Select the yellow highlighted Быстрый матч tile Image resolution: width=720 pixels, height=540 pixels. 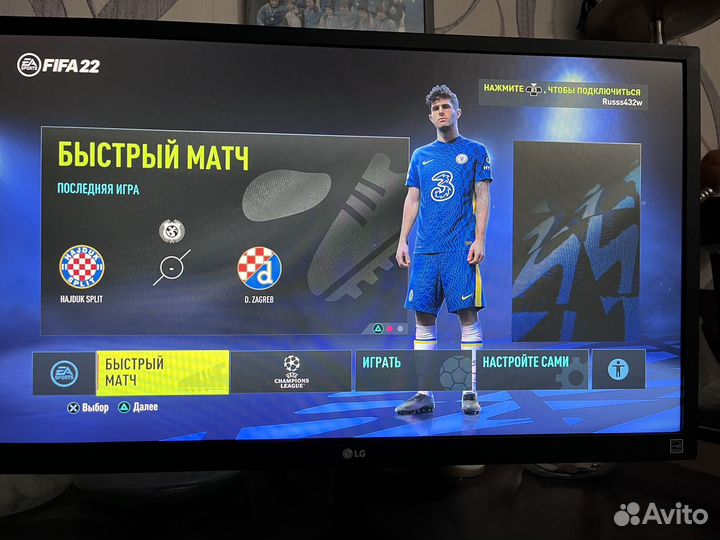(x=162, y=372)
